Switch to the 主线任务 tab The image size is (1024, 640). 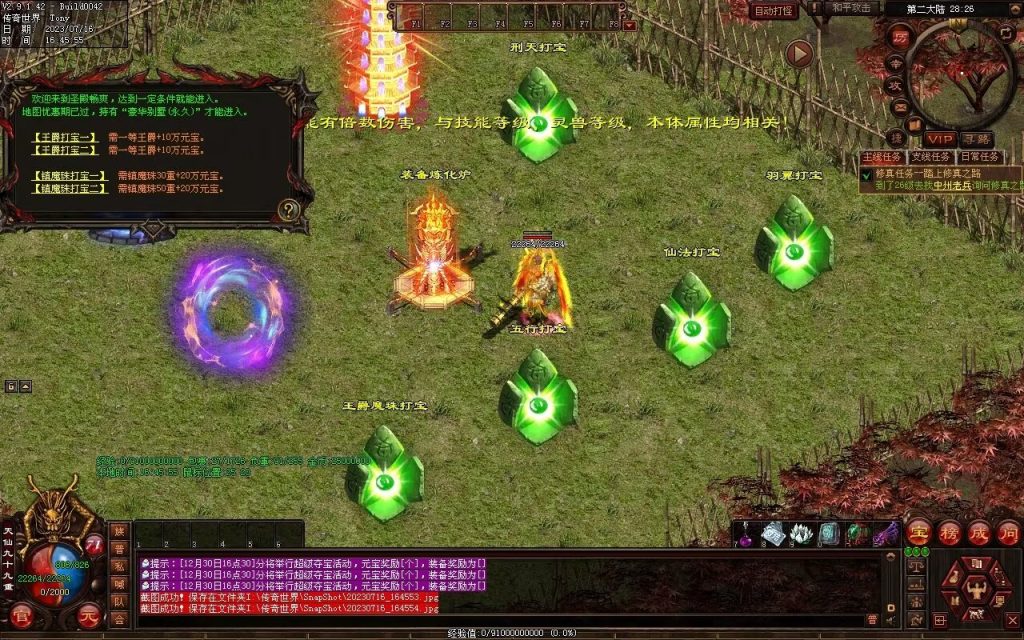point(882,157)
